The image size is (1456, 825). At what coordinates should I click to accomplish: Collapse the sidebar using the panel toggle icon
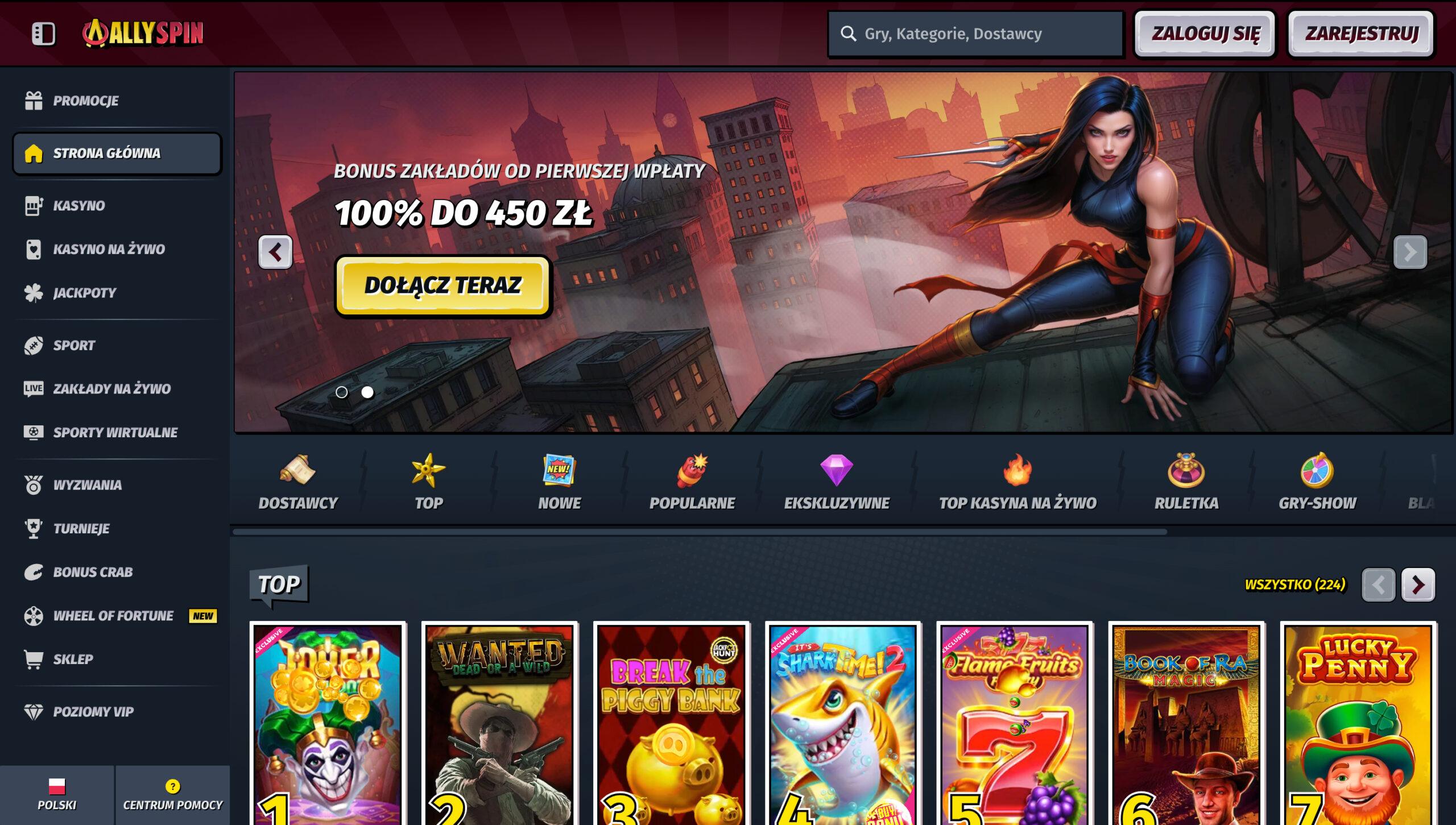(x=43, y=34)
